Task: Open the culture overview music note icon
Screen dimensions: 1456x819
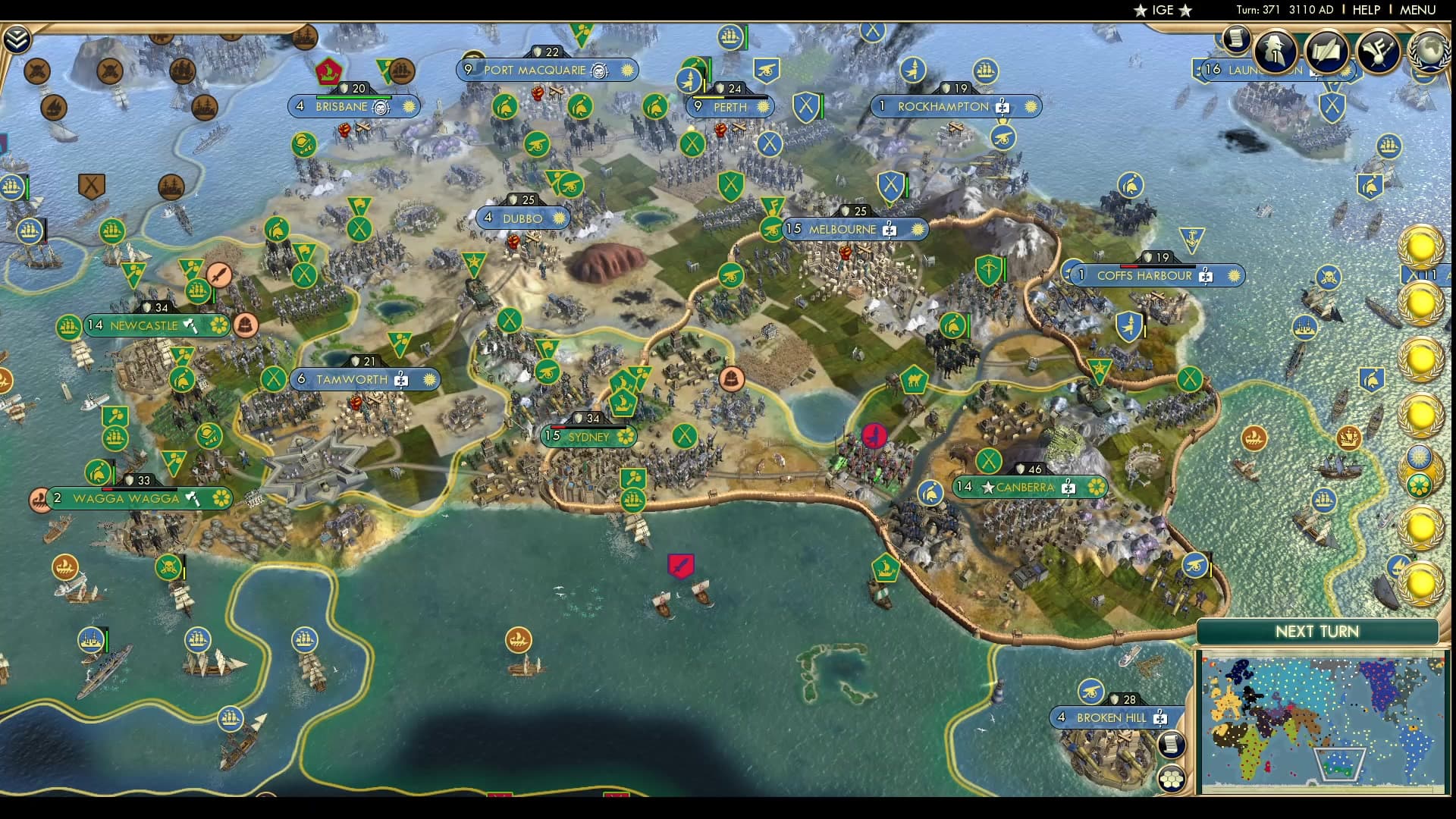Action: tap(1378, 50)
